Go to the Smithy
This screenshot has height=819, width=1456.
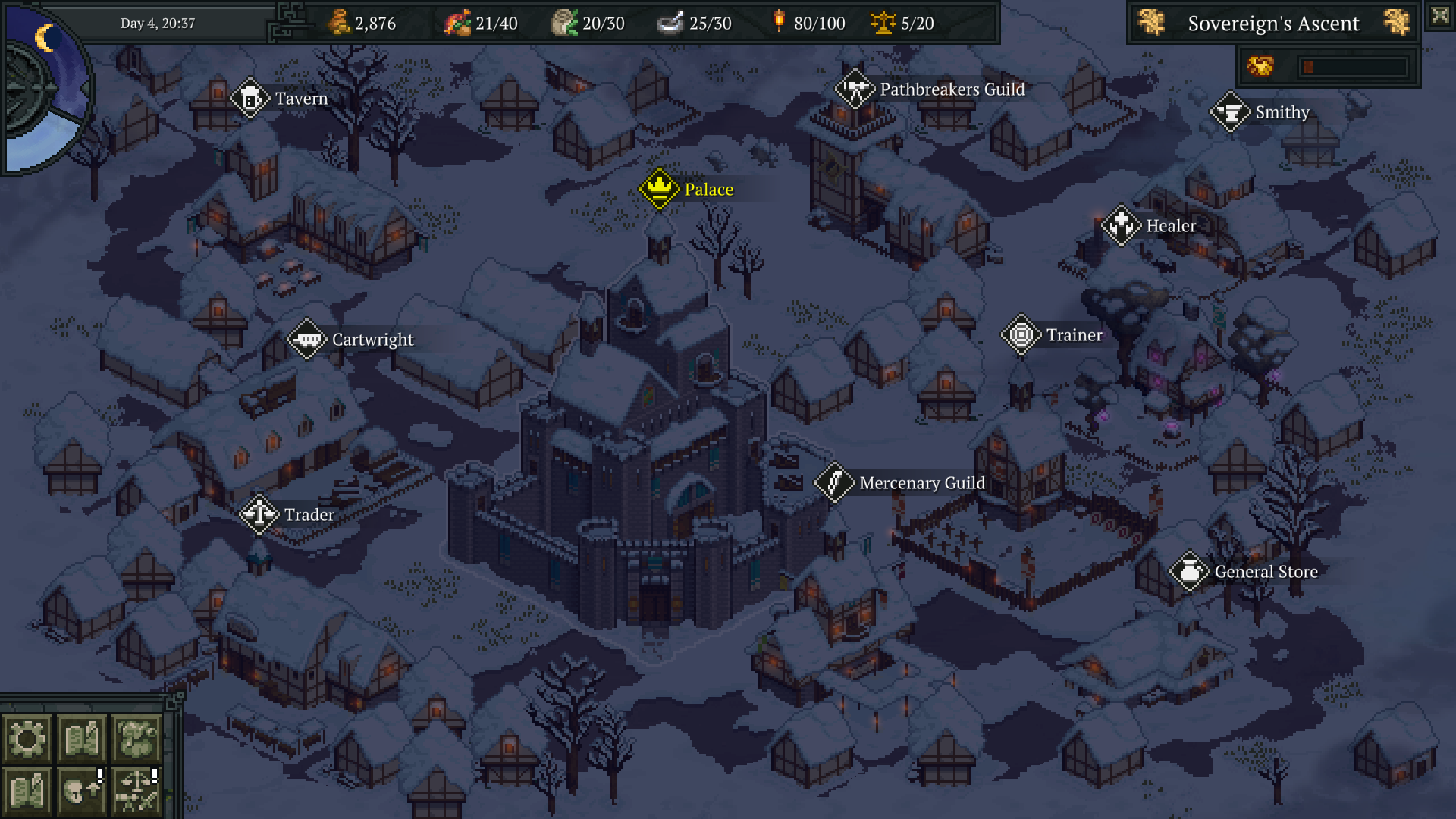pyautogui.click(x=1231, y=112)
